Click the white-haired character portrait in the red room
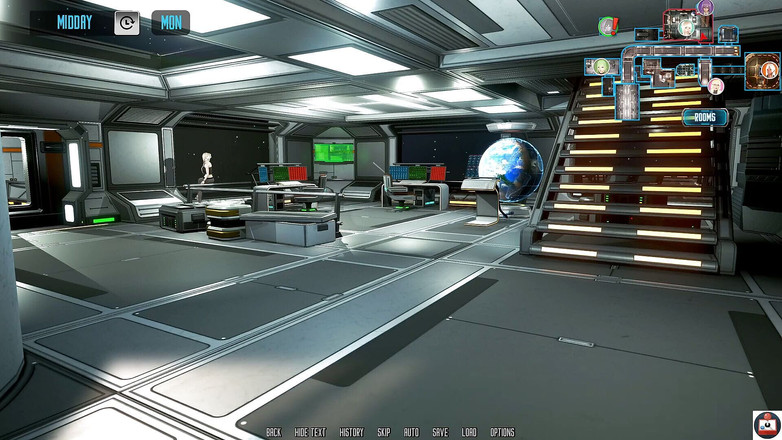 tap(686, 28)
